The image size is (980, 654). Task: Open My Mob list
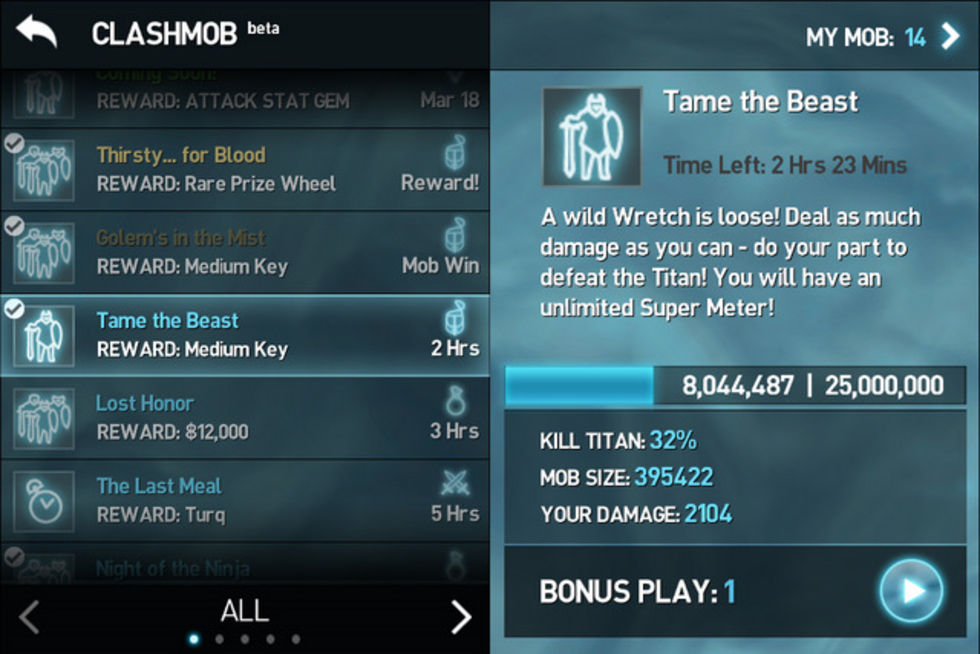click(882, 38)
